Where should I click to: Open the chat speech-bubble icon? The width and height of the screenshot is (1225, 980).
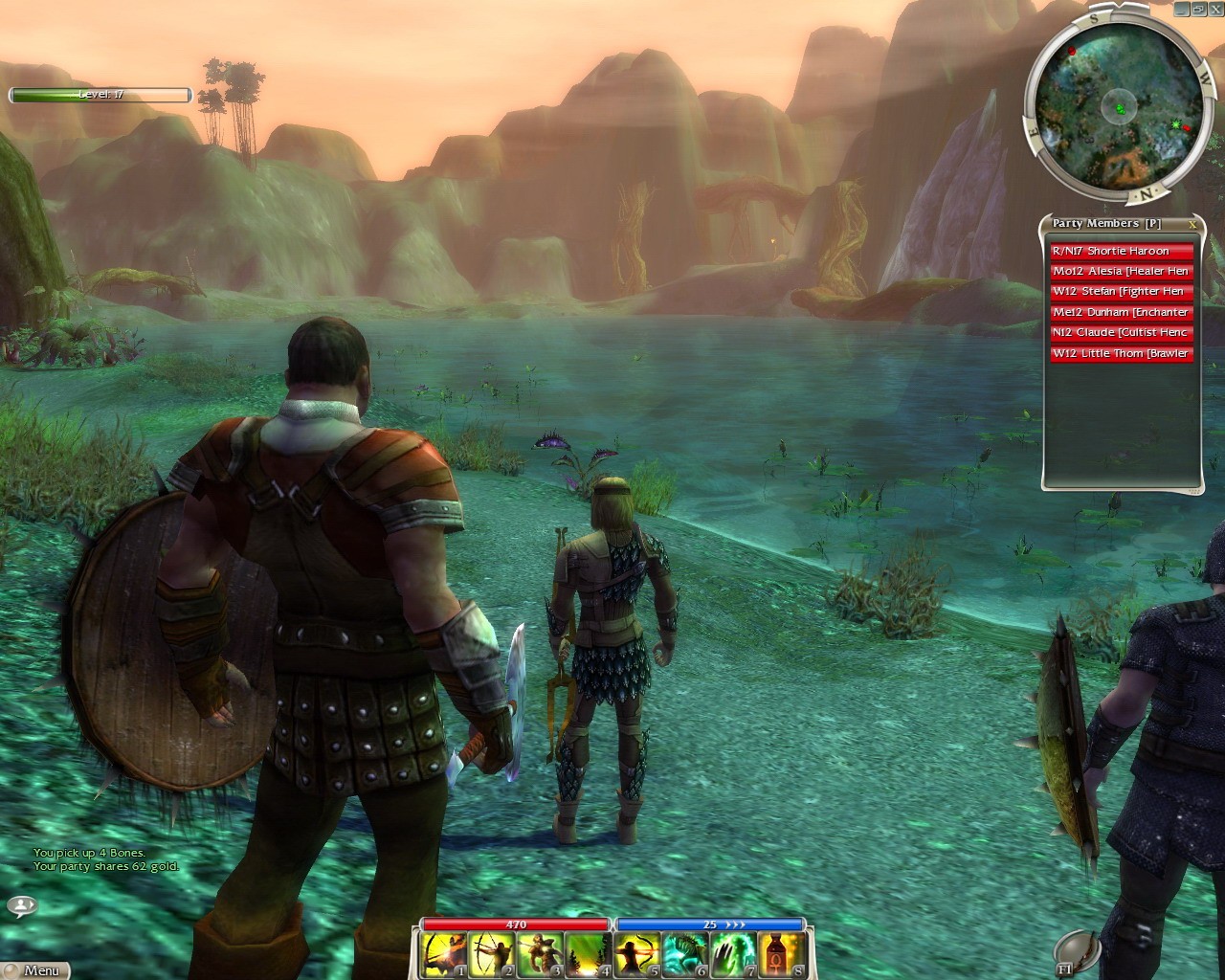click(22, 904)
